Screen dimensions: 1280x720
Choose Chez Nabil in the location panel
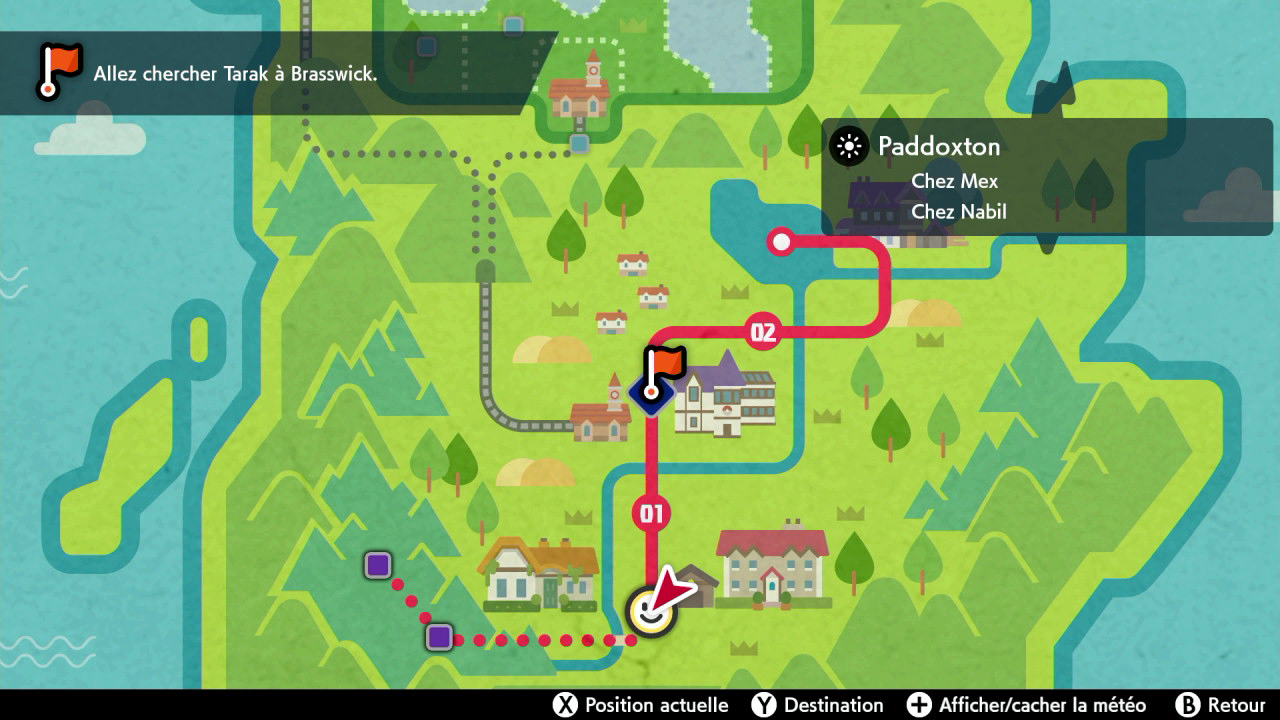tap(958, 212)
